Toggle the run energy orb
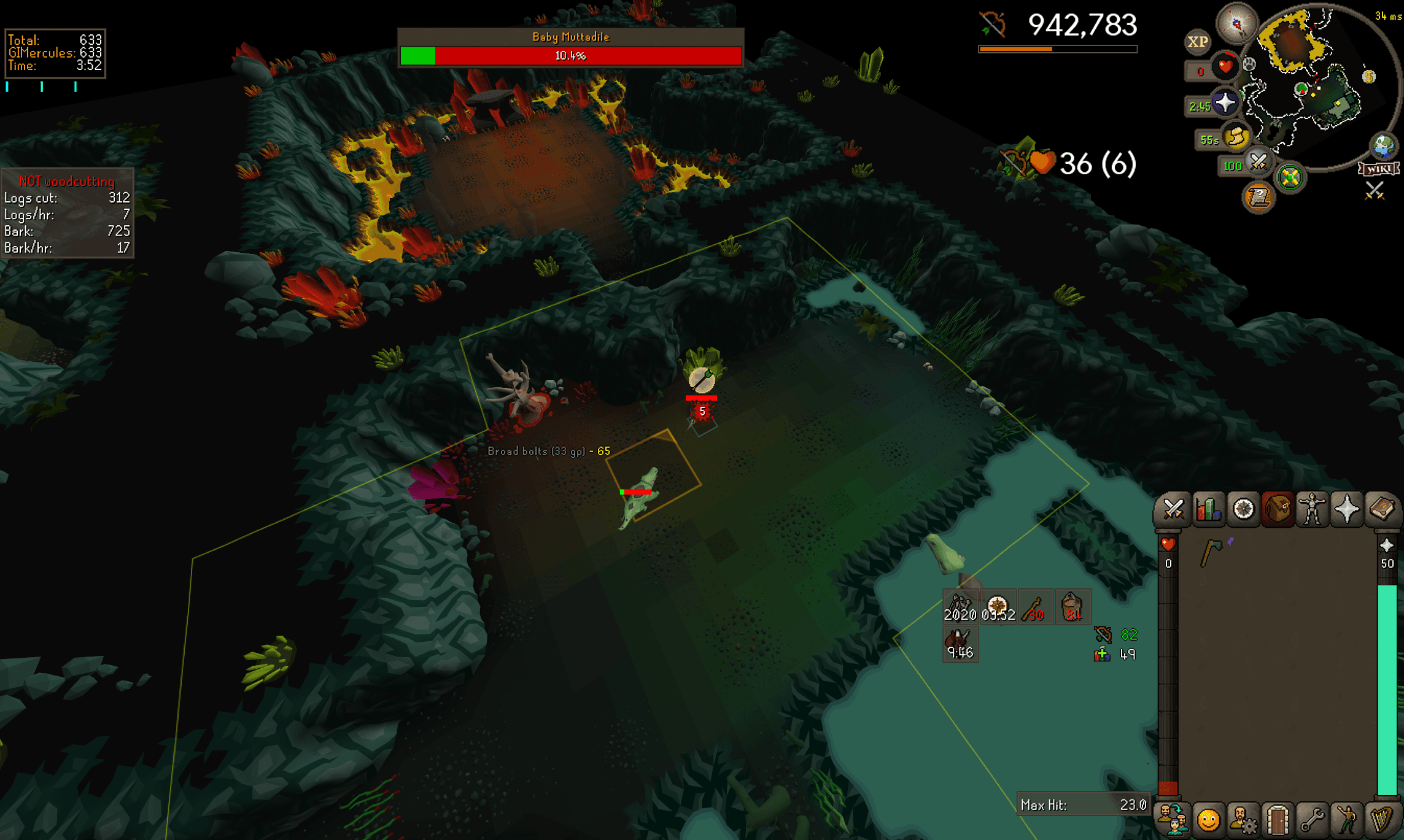 tap(1236, 138)
